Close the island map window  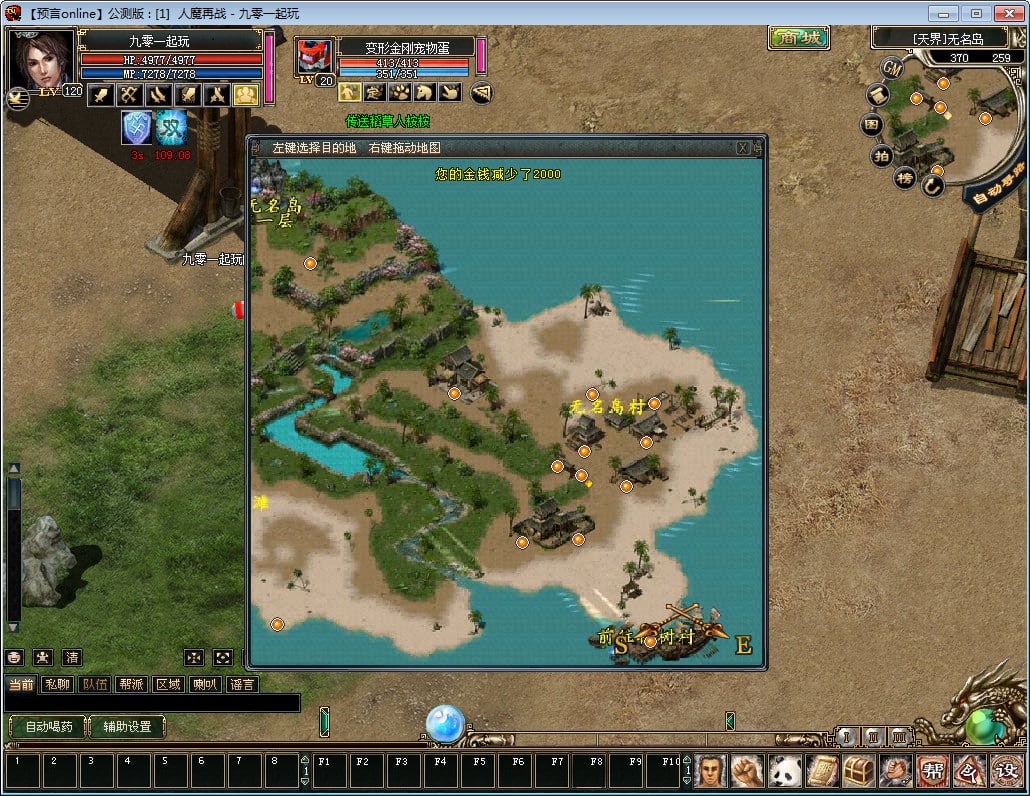pos(743,148)
